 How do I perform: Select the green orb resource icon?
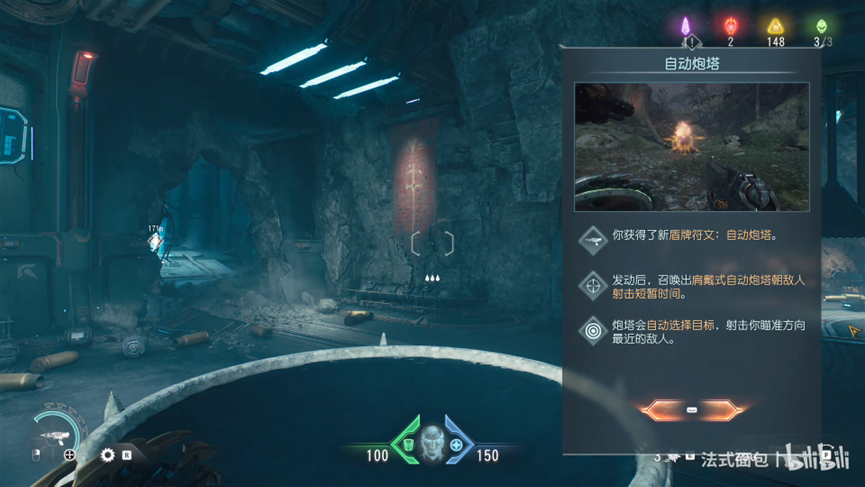click(x=822, y=27)
